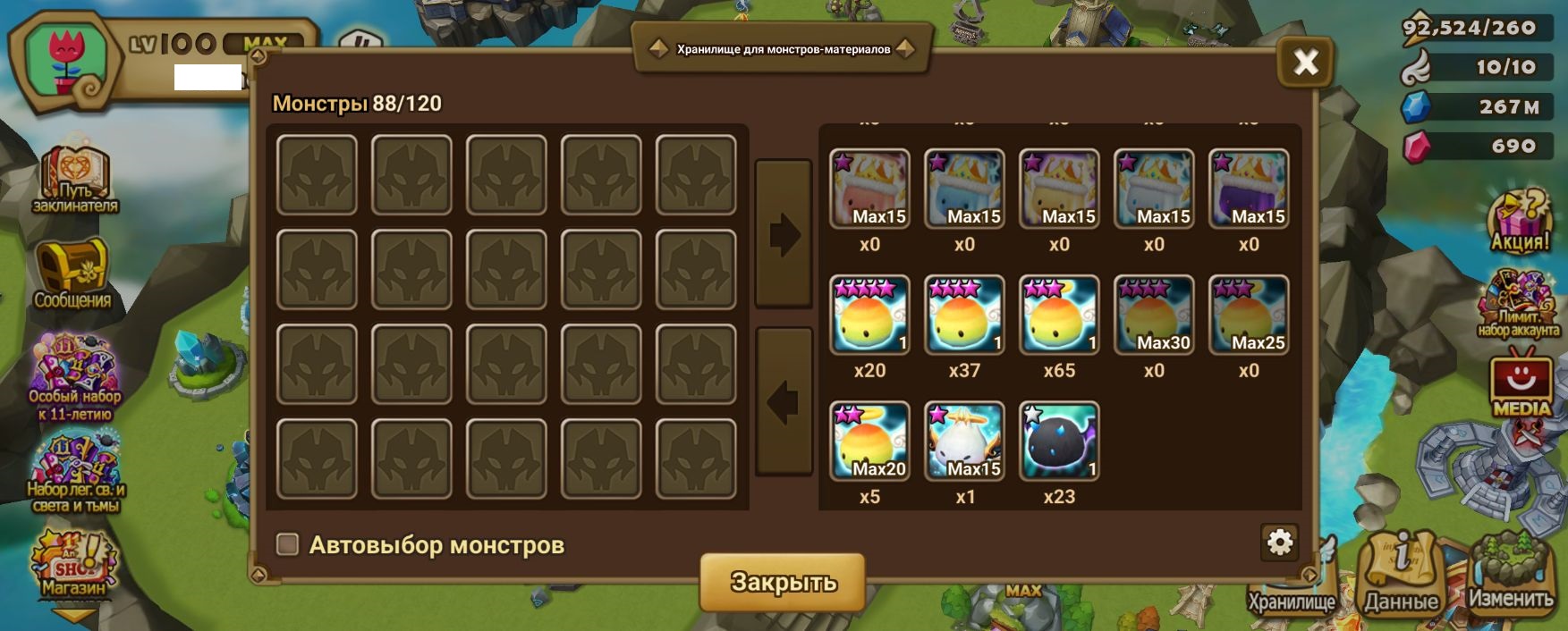Open the Особый набор к 11-летию offer
The height and width of the screenshot is (631, 1568).
click(74, 375)
